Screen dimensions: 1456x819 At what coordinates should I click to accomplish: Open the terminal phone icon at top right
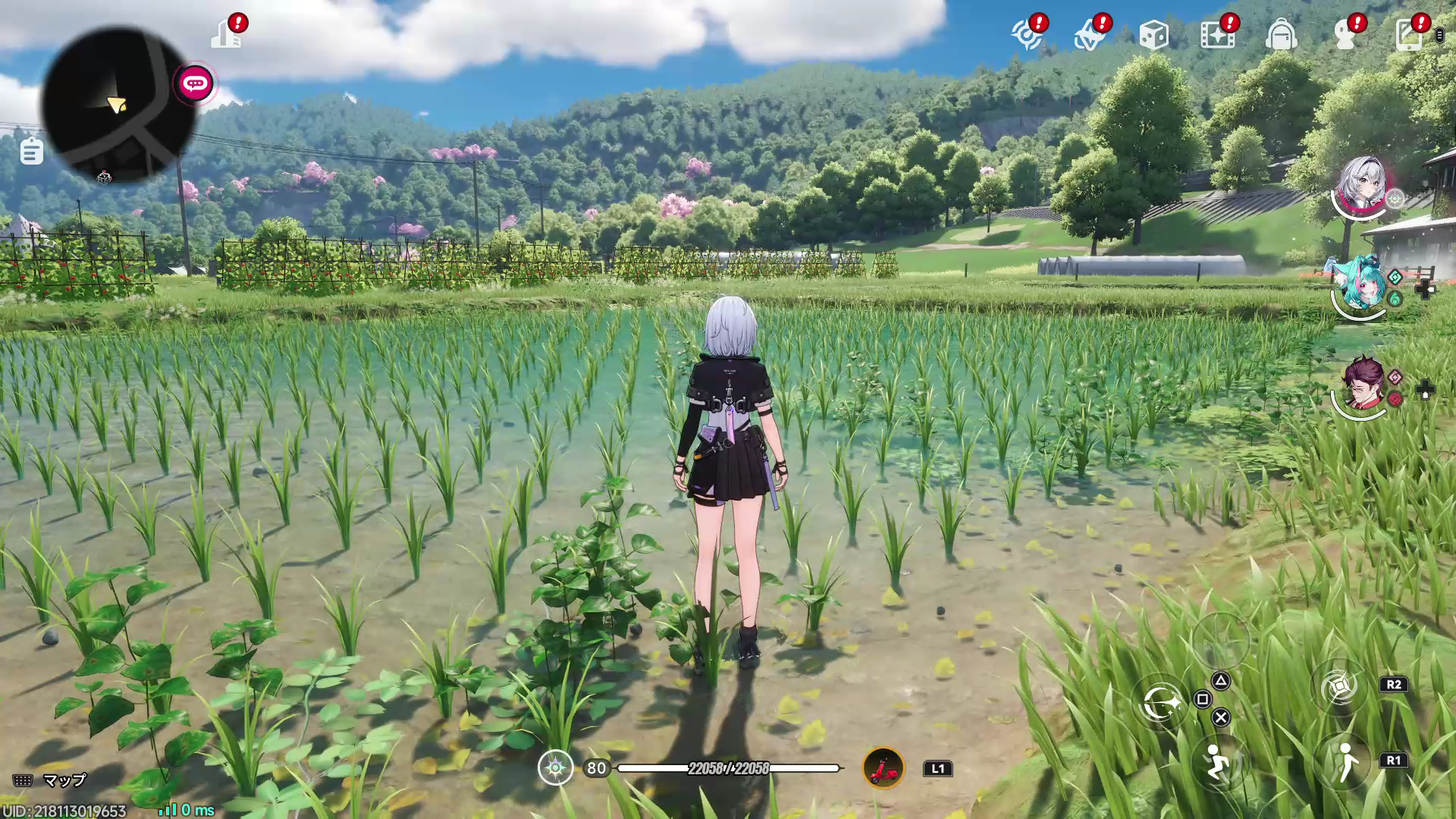(x=1409, y=34)
